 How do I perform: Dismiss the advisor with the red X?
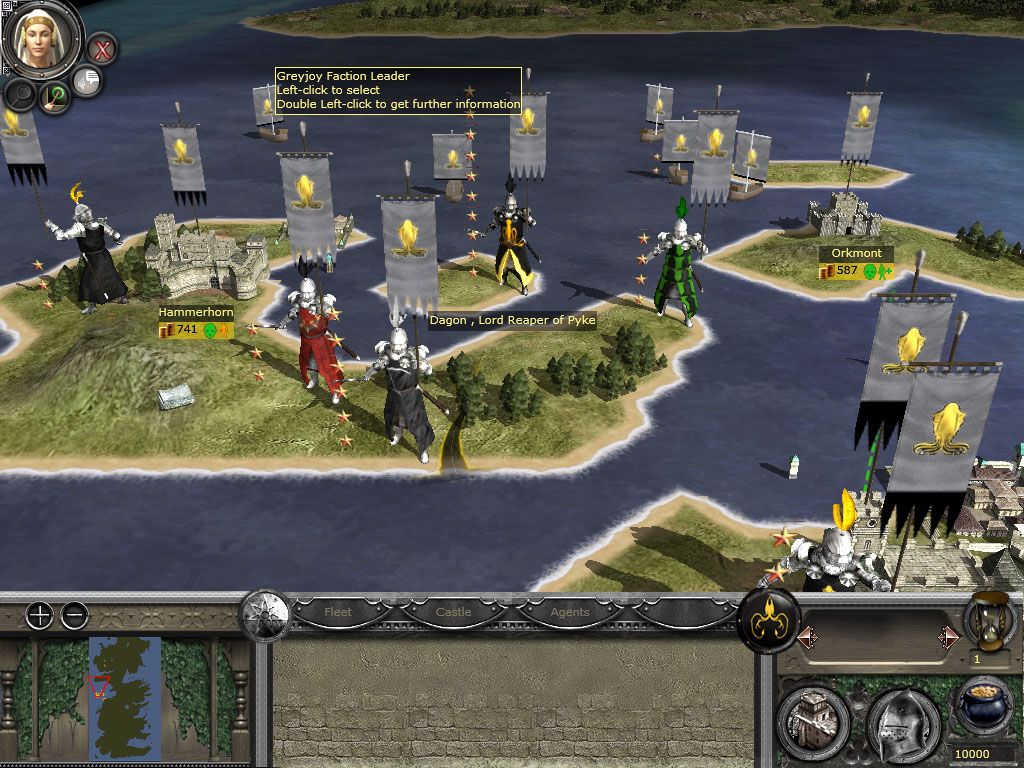pos(101,47)
